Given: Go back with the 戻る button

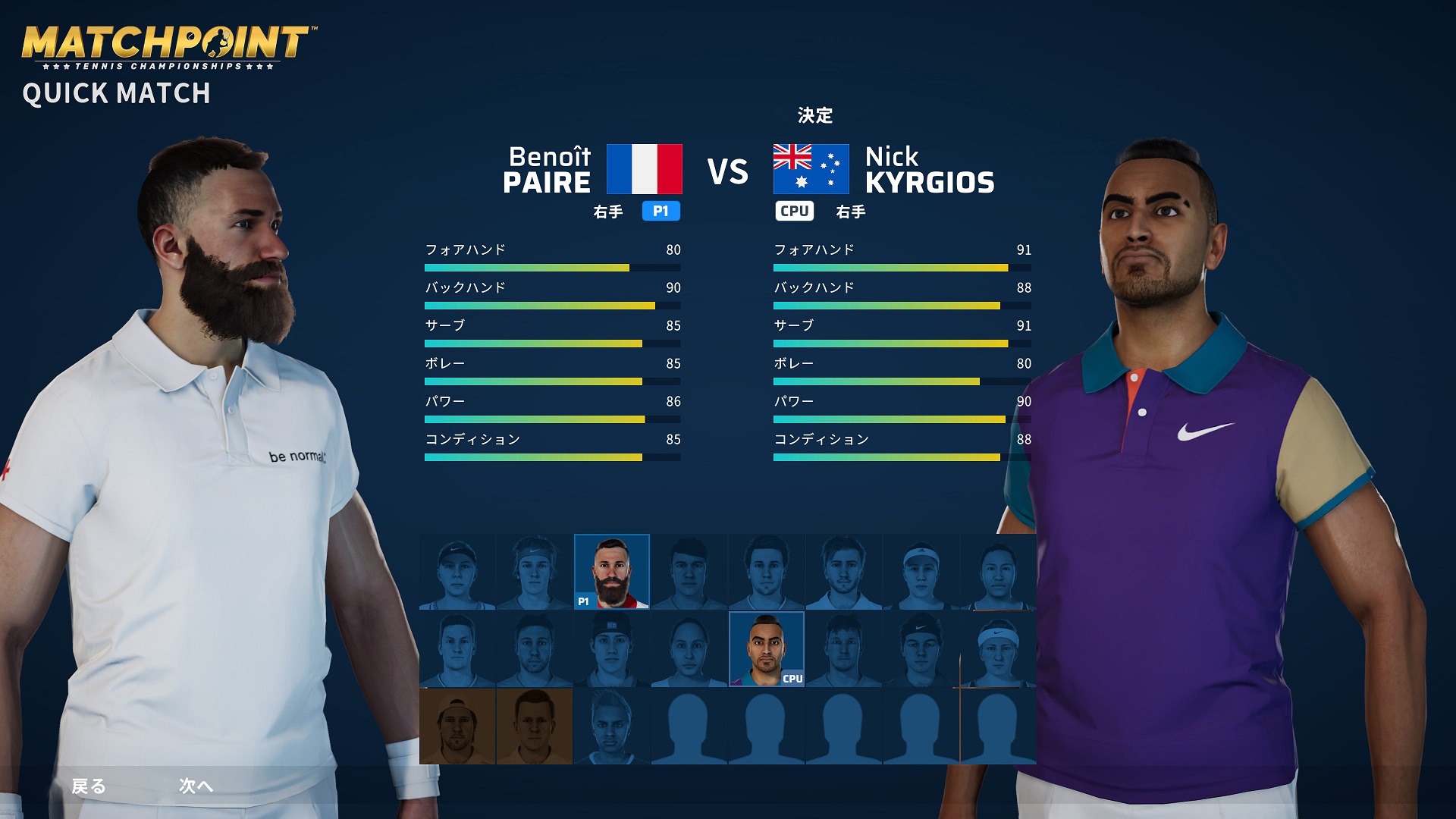Looking at the screenshot, I should [89, 786].
